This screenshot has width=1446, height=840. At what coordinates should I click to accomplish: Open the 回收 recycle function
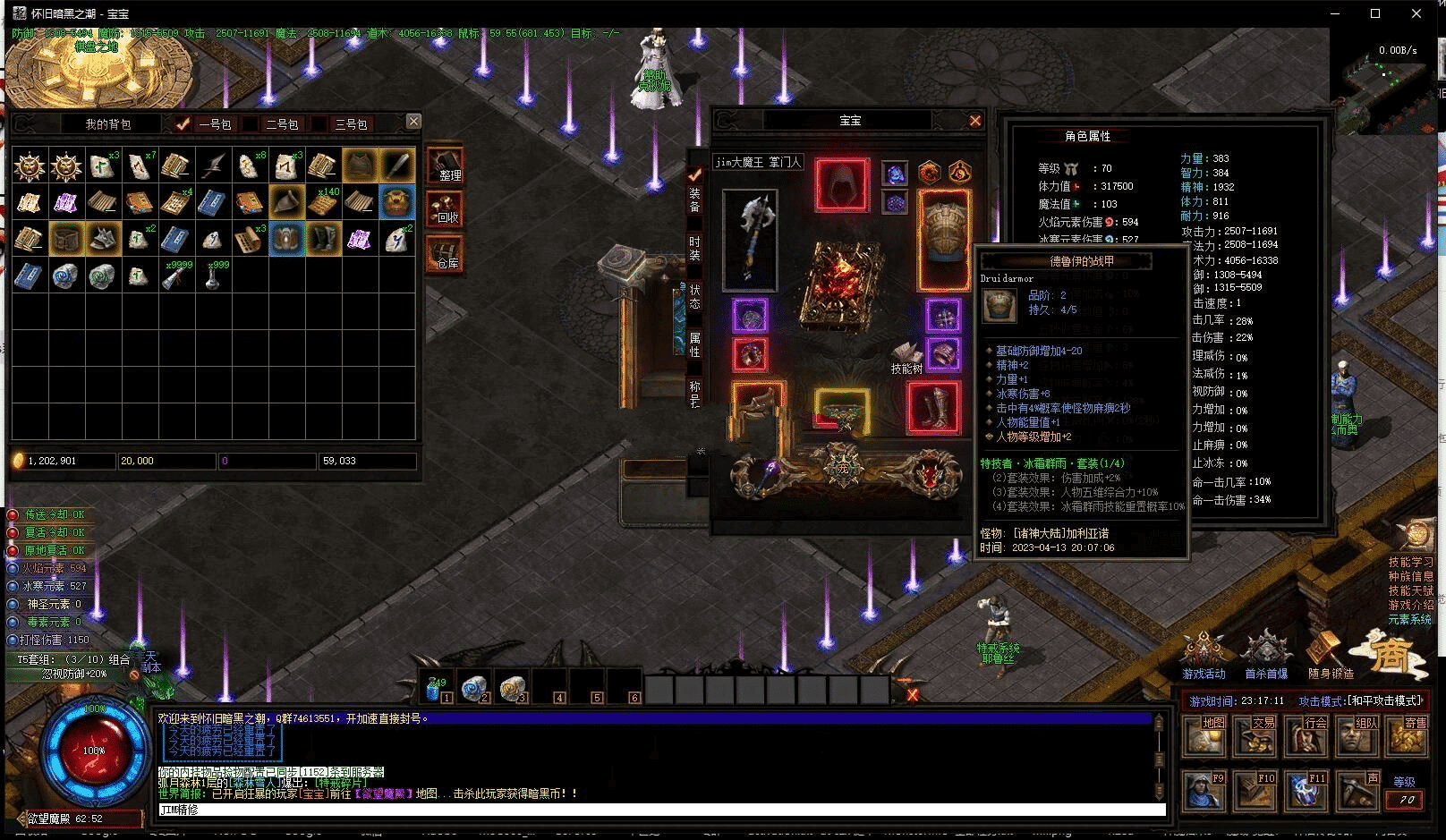click(445, 210)
